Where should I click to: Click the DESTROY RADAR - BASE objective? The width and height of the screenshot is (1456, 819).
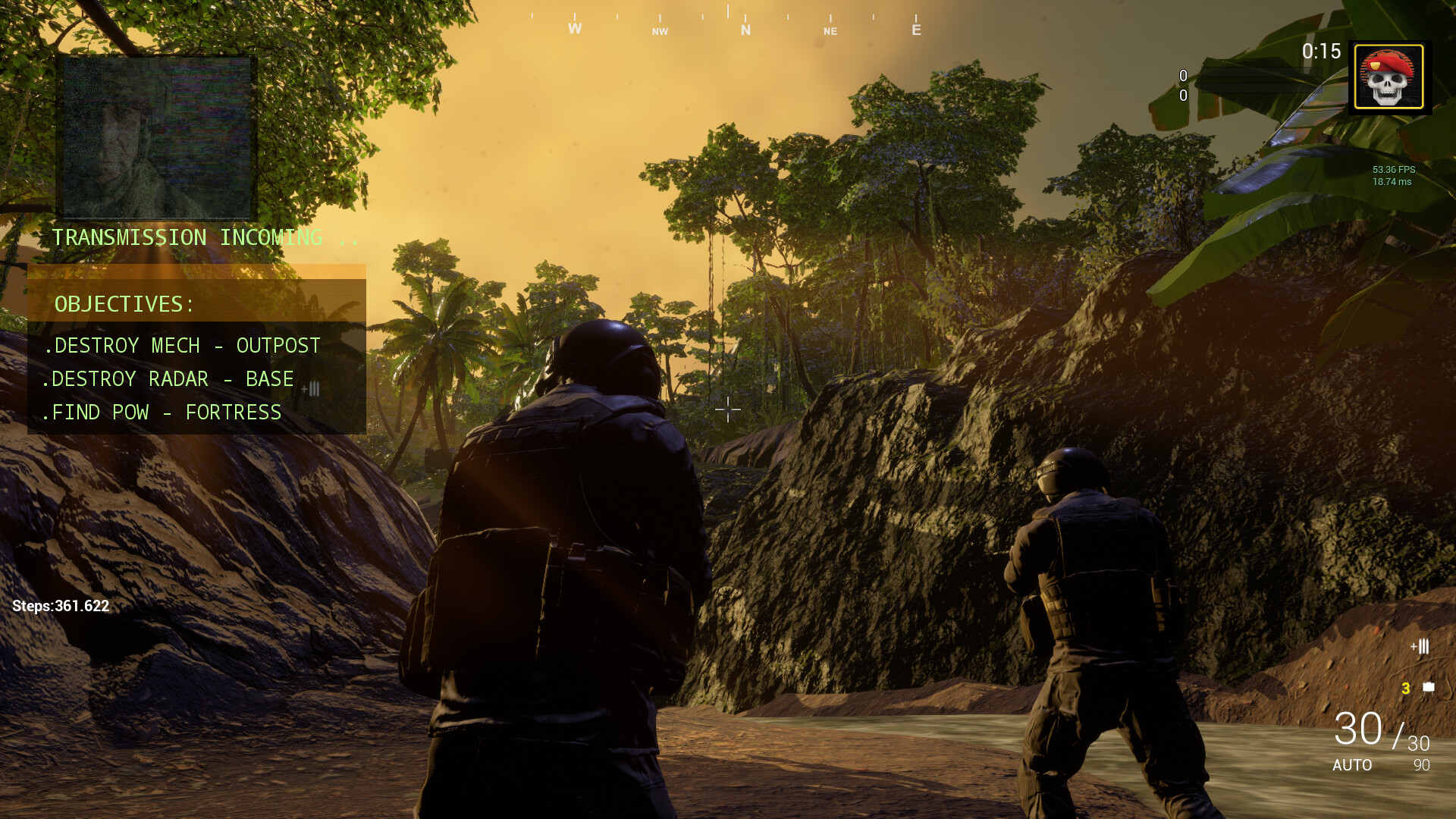(x=171, y=379)
